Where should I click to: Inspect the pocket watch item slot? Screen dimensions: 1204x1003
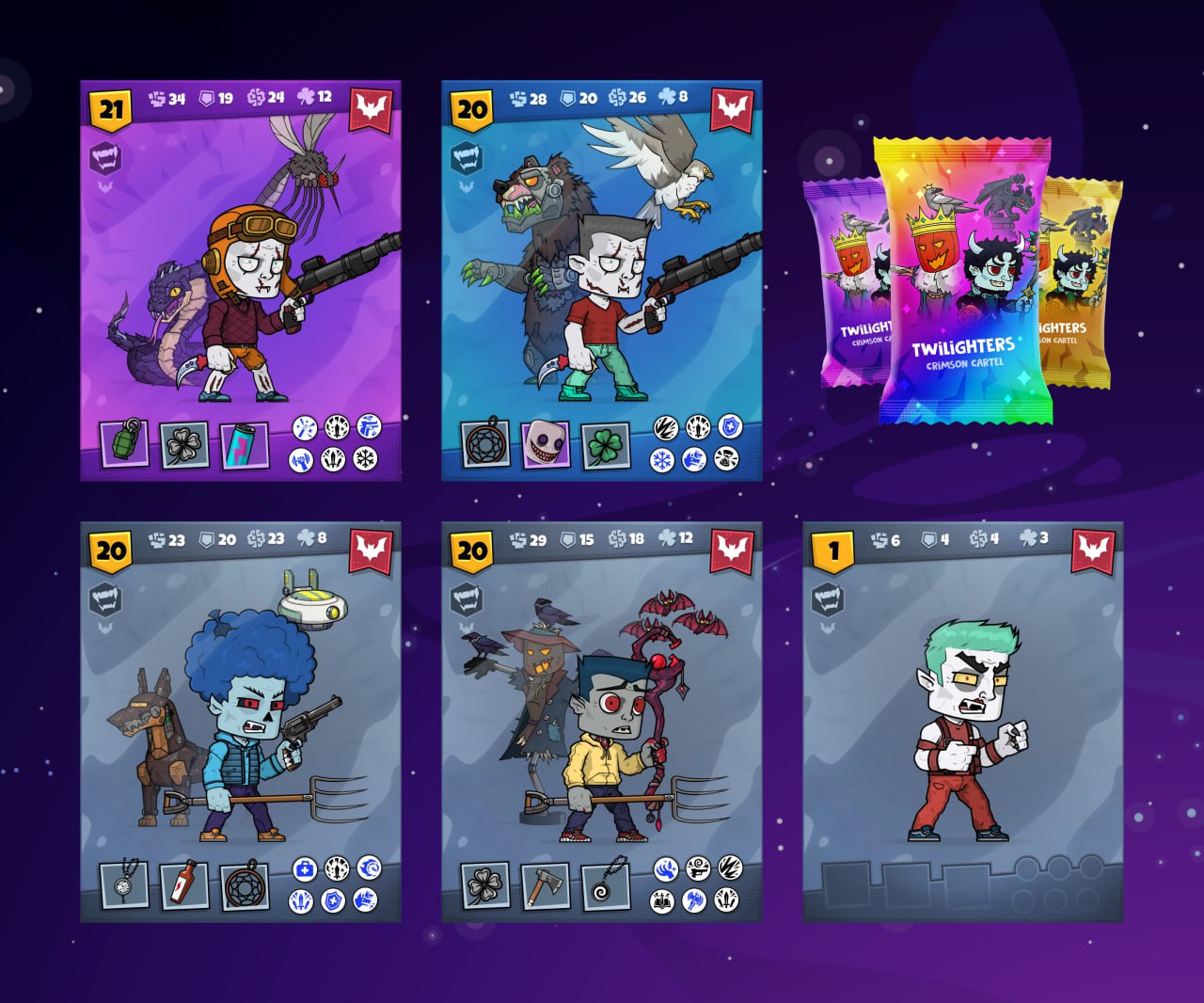[x=124, y=884]
